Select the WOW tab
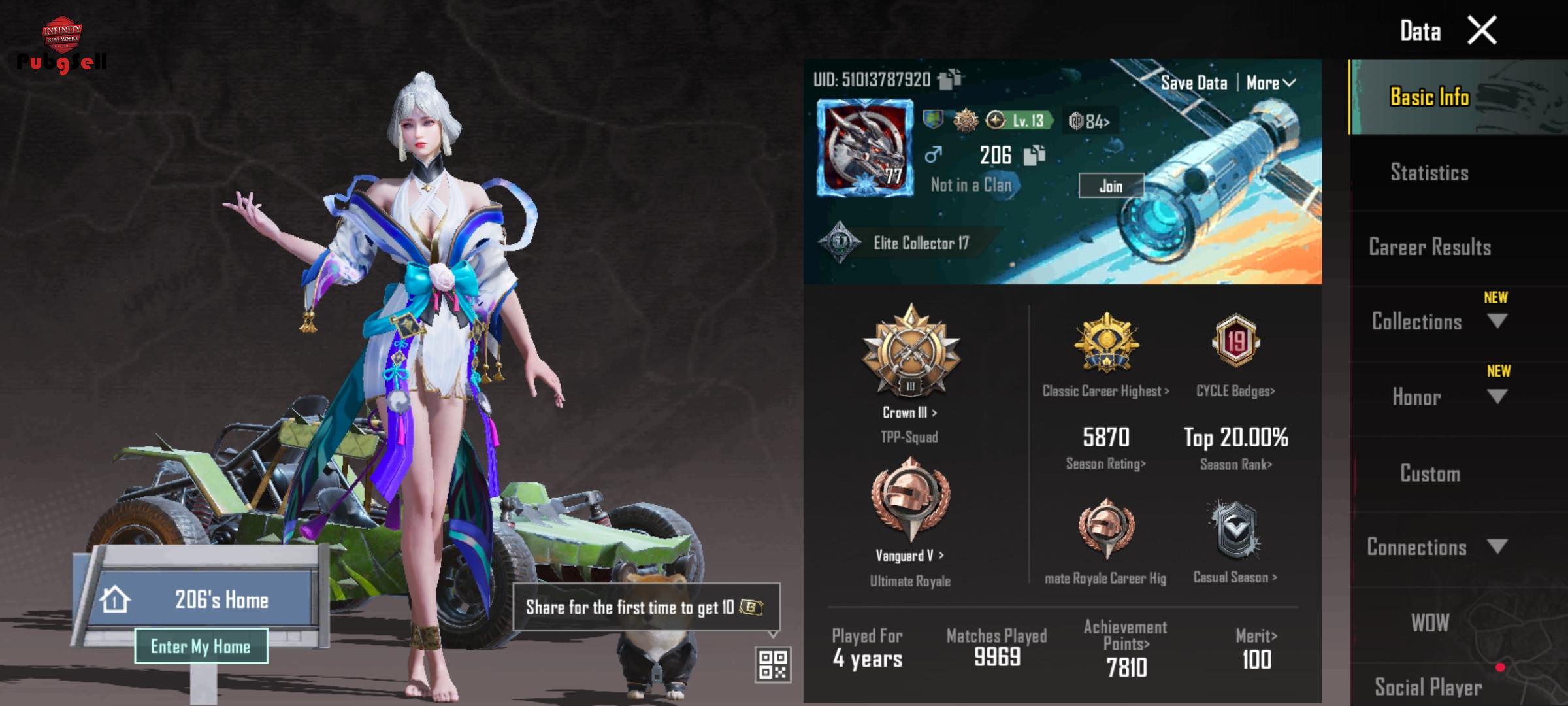1568x706 pixels. point(1429,622)
